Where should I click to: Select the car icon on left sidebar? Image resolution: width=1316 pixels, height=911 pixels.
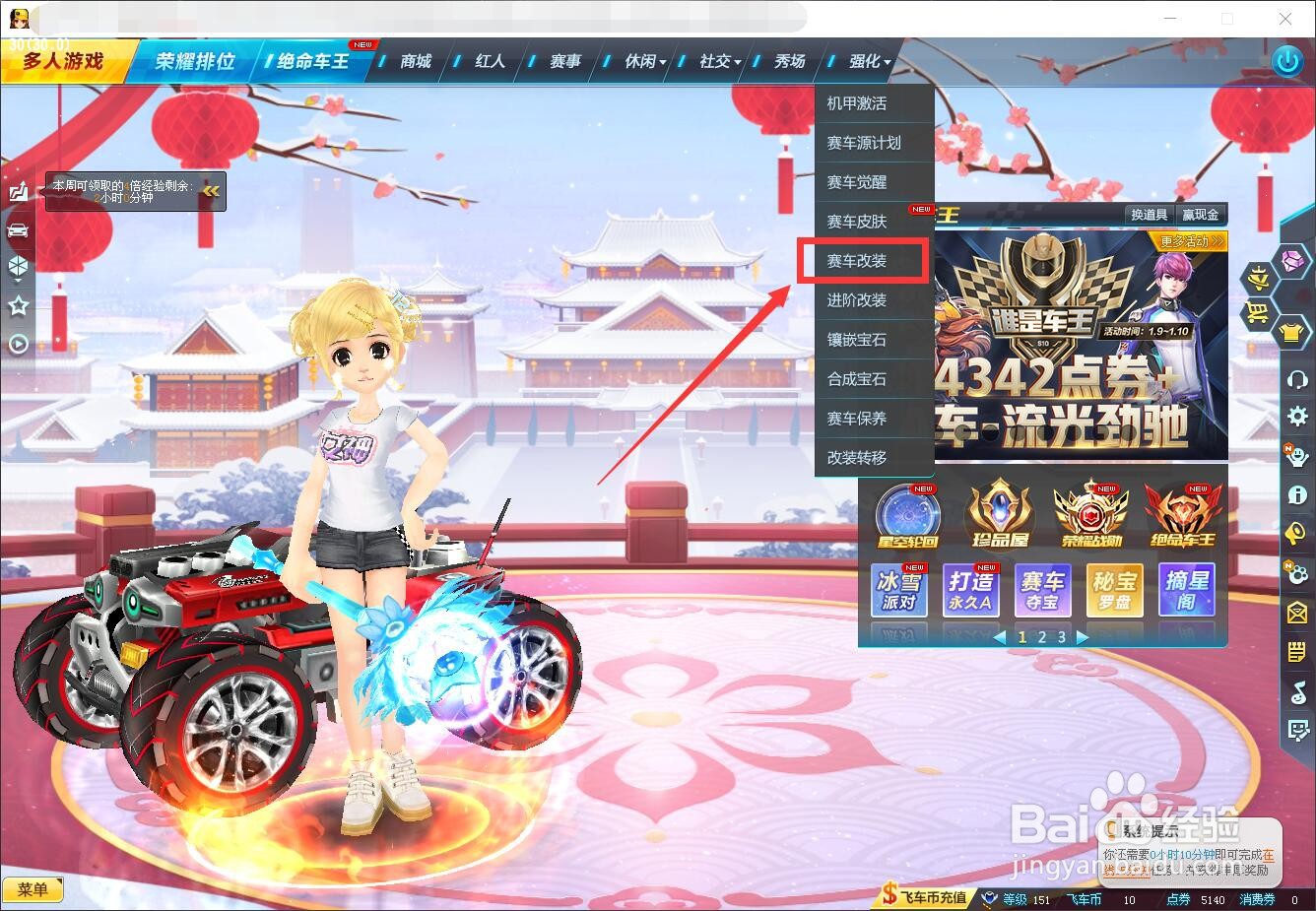(18, 228)
